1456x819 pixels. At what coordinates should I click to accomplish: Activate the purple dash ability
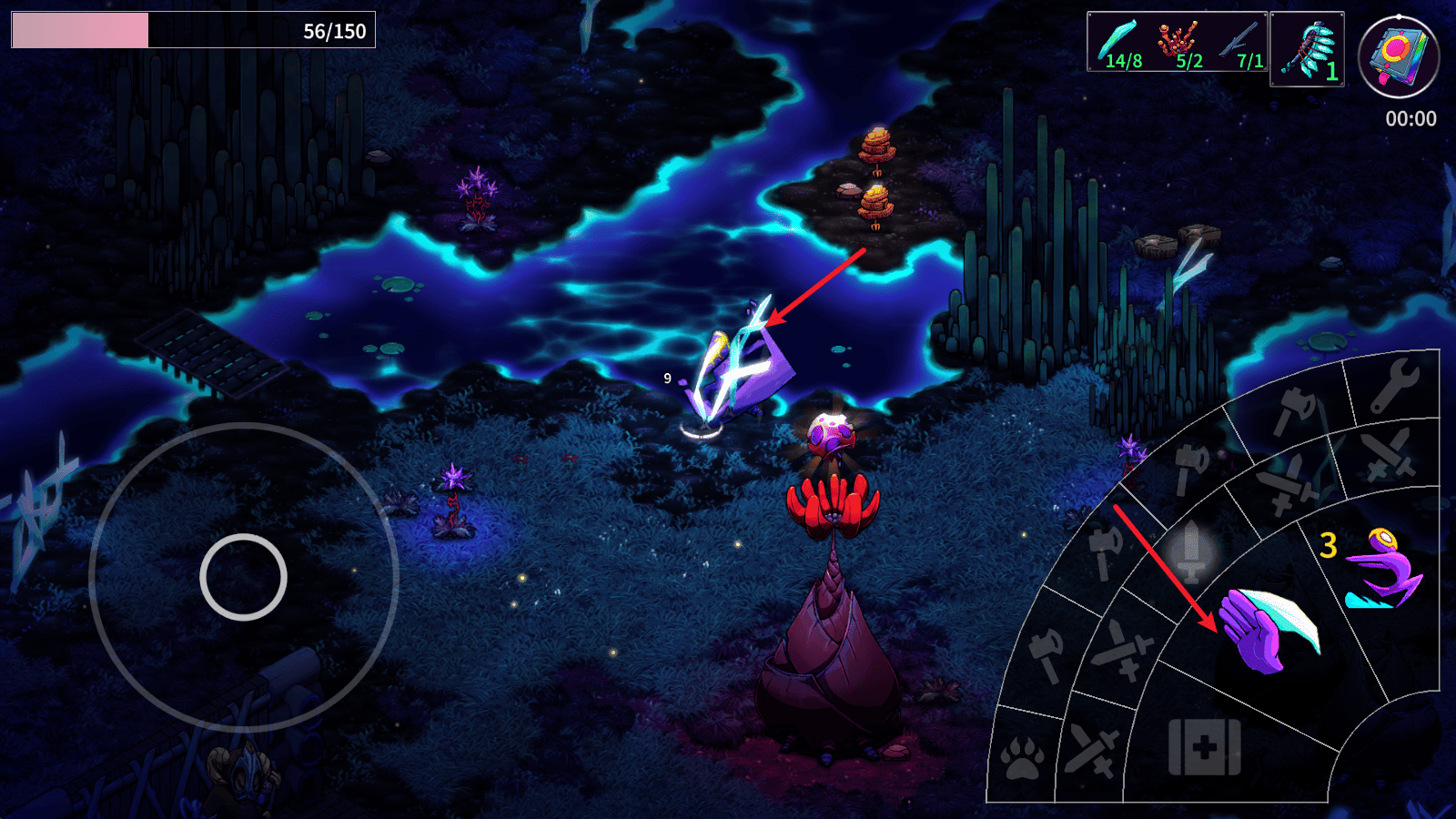pyautogui.click(x=1381, y=571)
